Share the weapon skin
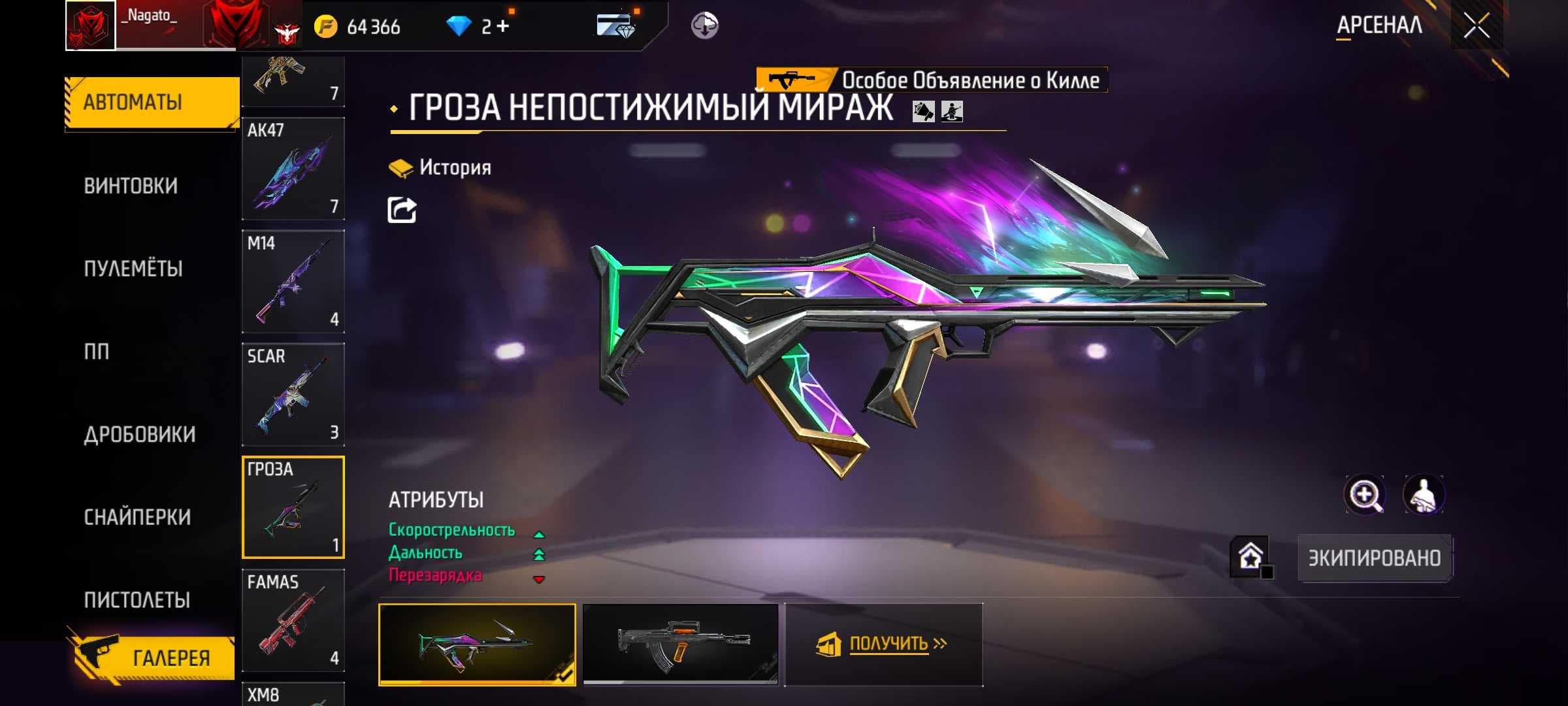This screenshot has height=706, width=1568. [402, 210]
